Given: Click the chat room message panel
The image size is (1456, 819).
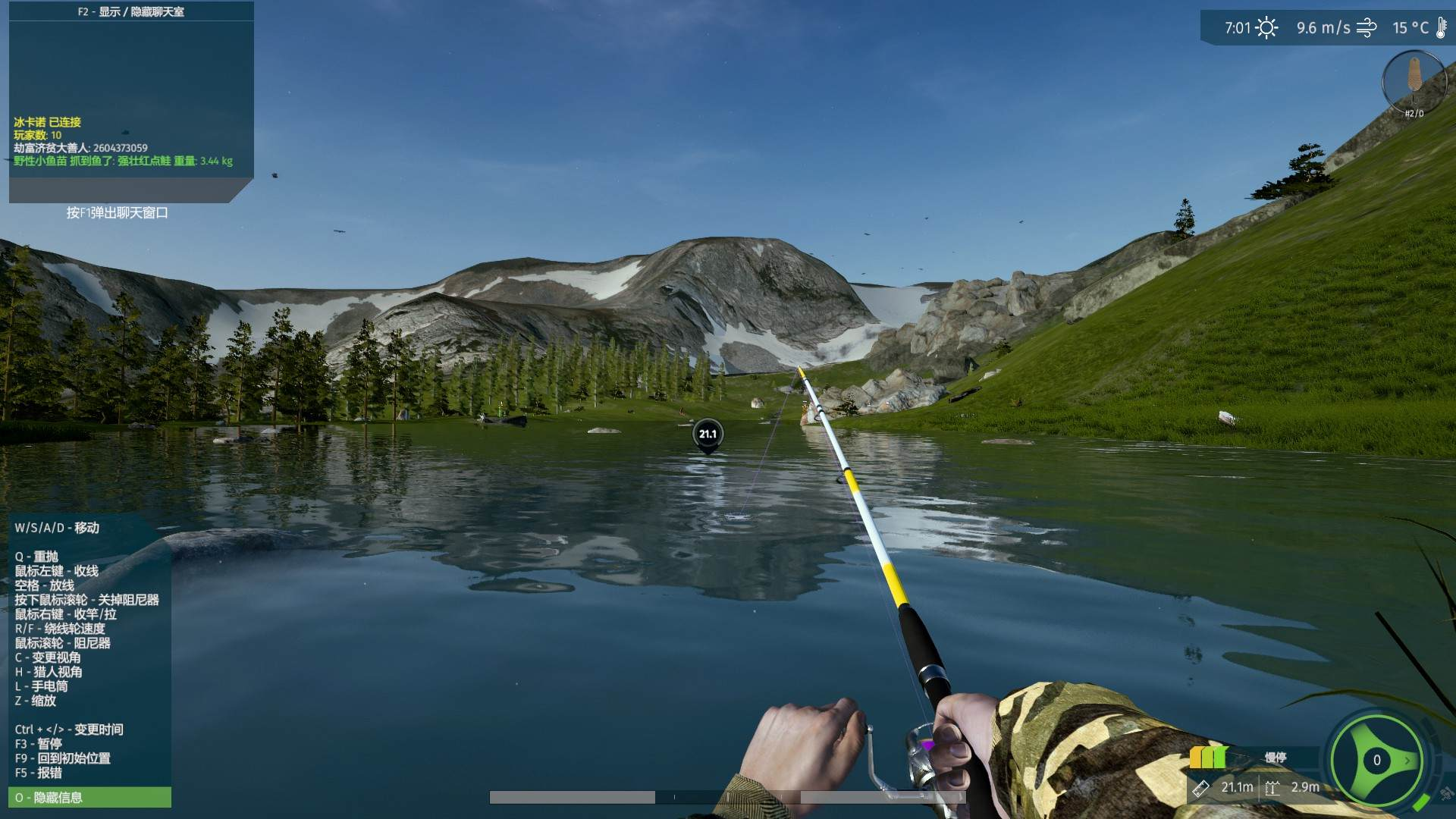Looking at the screenshot, I should [x=130, y=102].
